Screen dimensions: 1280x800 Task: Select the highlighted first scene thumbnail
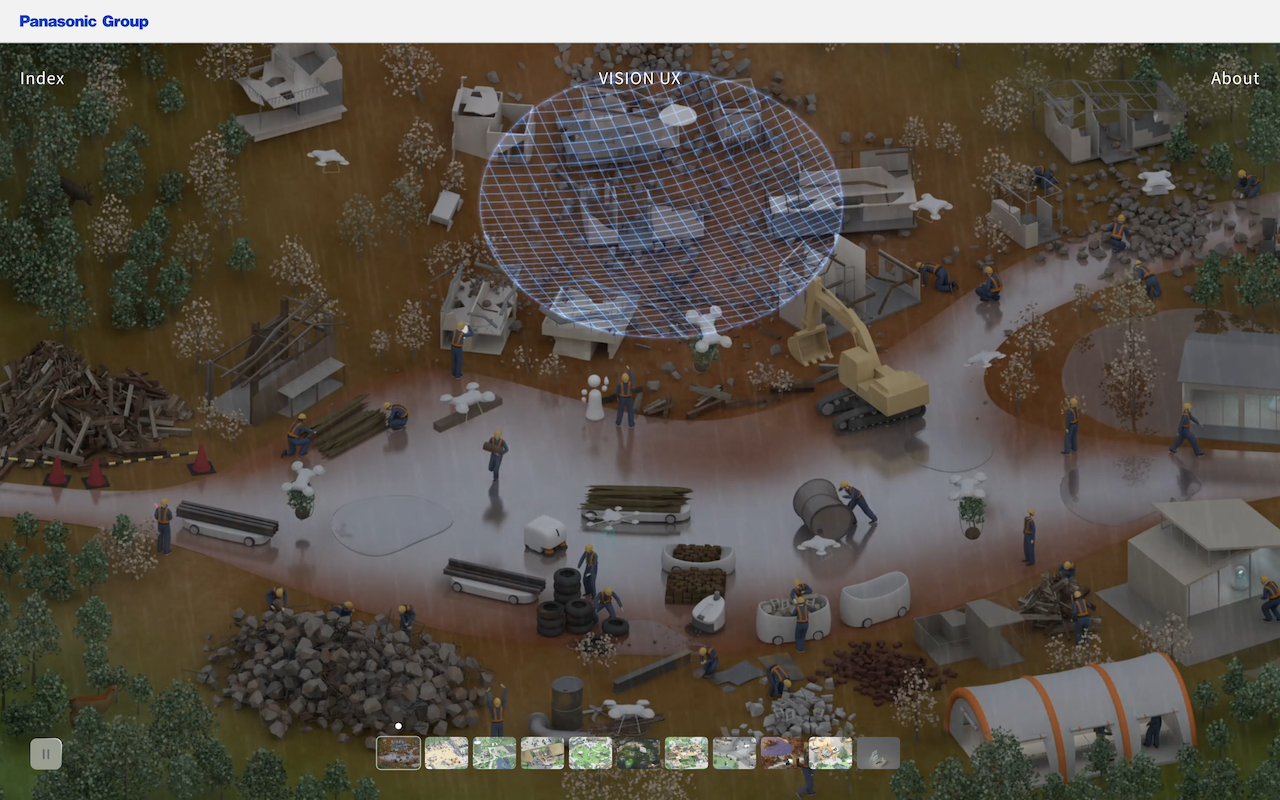coord(398,753)
